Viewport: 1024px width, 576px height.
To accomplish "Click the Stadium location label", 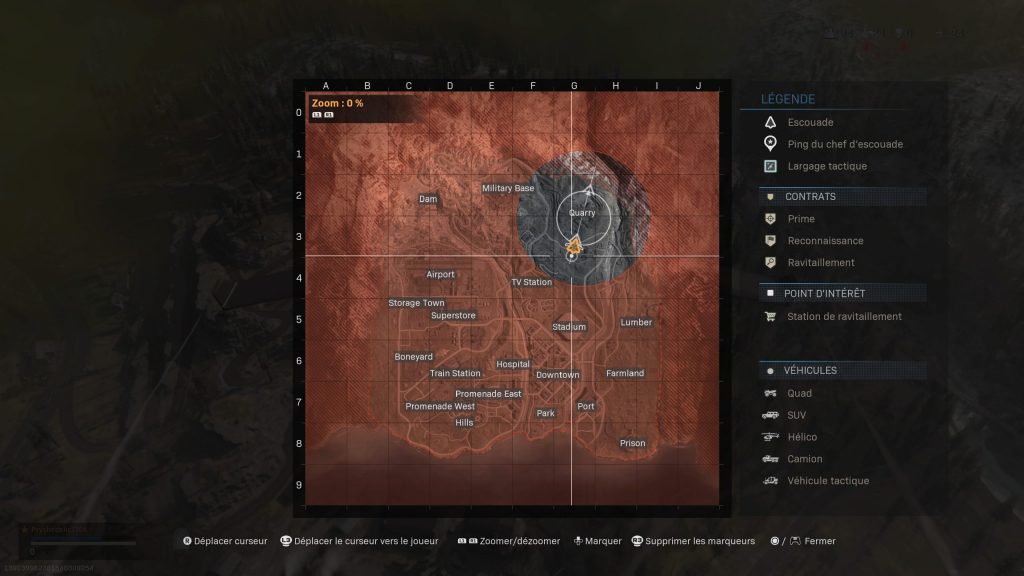I will (569, 327).
